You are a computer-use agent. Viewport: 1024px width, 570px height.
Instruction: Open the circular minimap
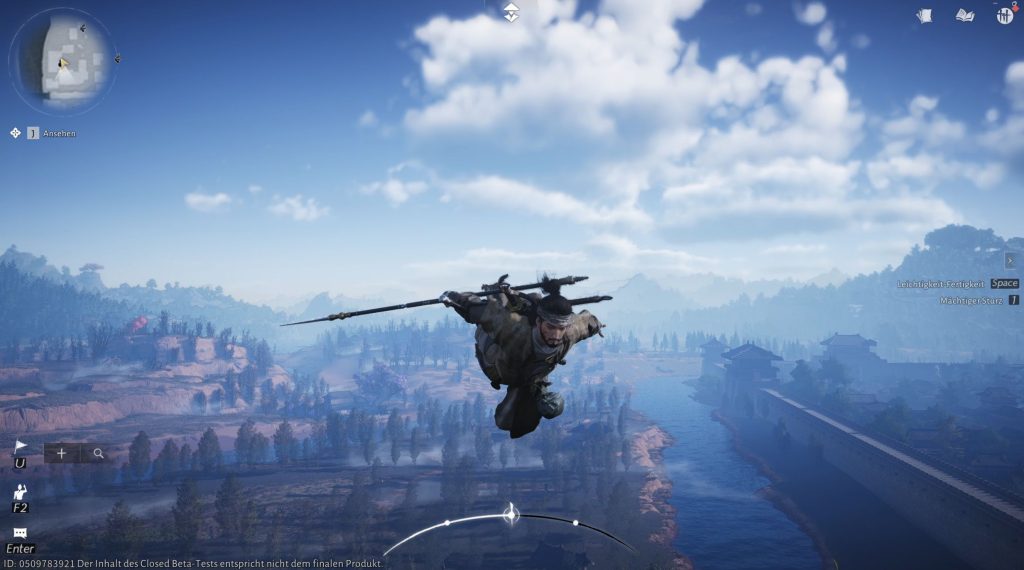[62, 62]
